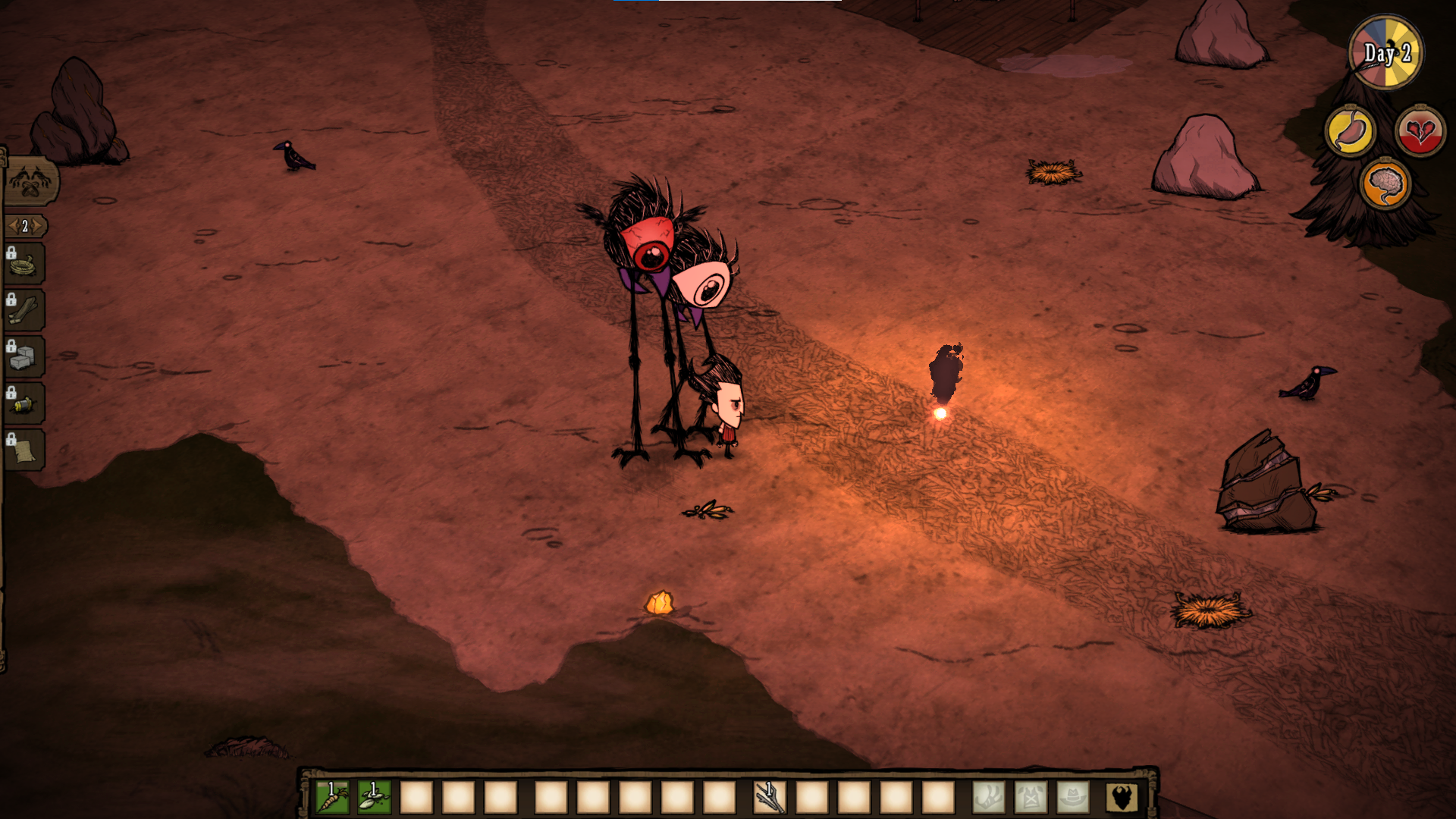The height and width of the screenshot is (819, 1456).
Task: Click the brain sanity meter
Action: click(1385, 184)
